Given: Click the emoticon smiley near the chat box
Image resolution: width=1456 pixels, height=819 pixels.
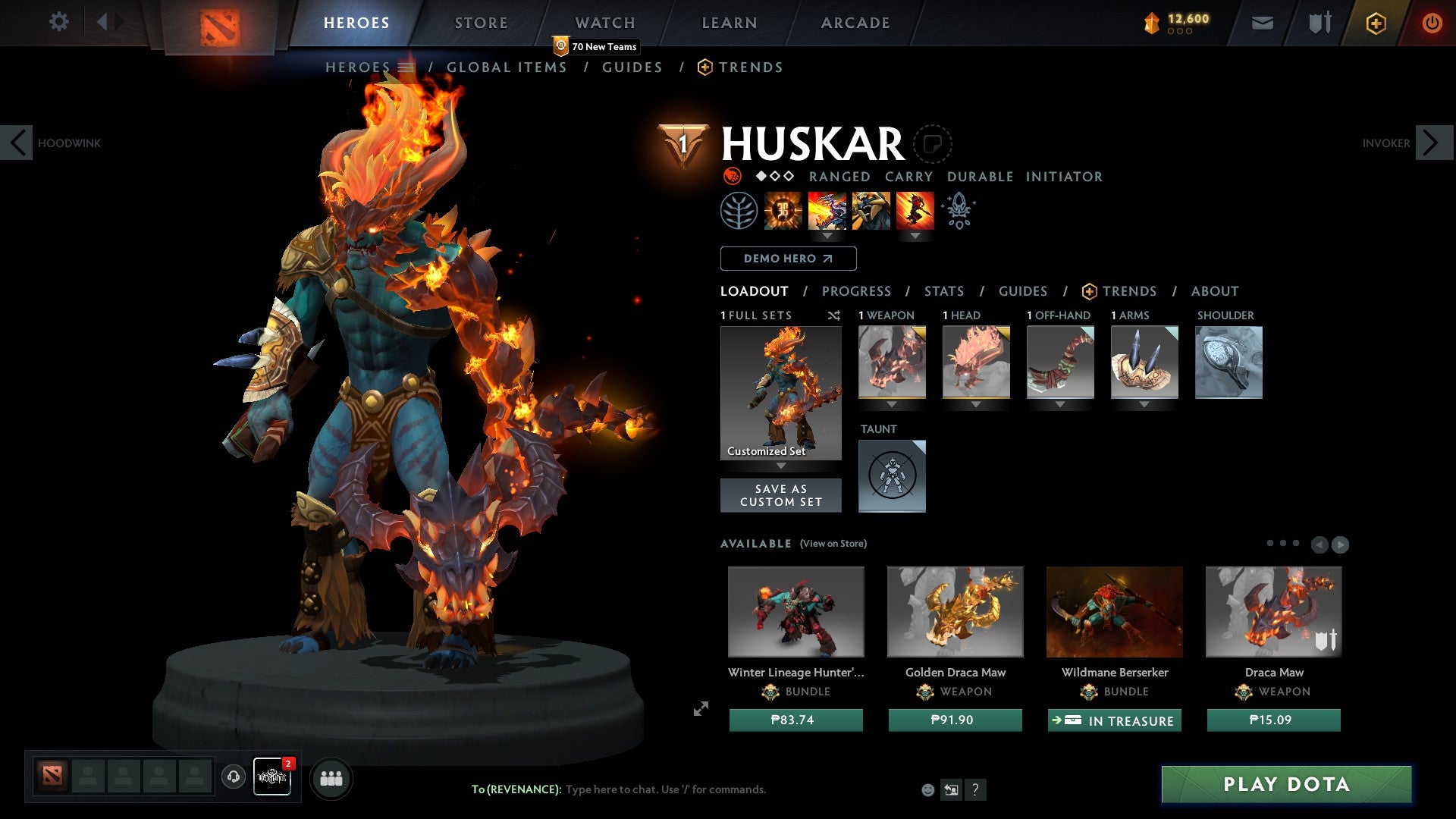Looking at the screenshot, I should 928,789.
